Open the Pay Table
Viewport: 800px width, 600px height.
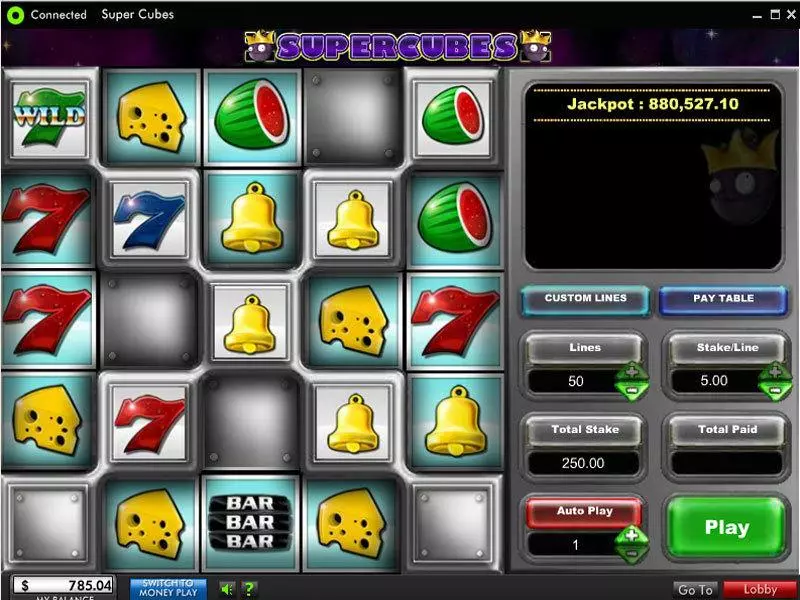(x=723, y=299)
